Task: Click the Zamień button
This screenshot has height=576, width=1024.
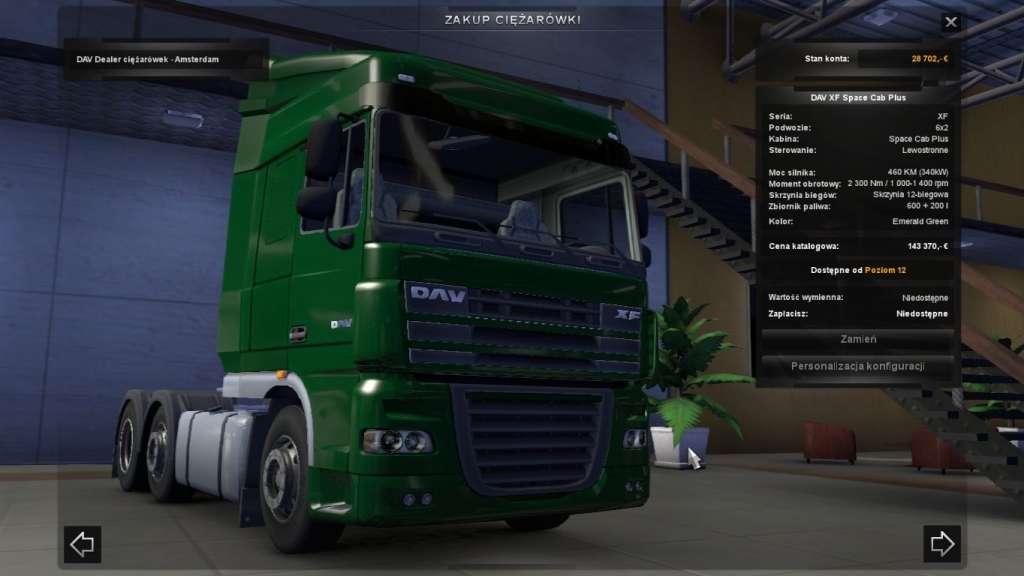Action: click(x=858, y=340)
